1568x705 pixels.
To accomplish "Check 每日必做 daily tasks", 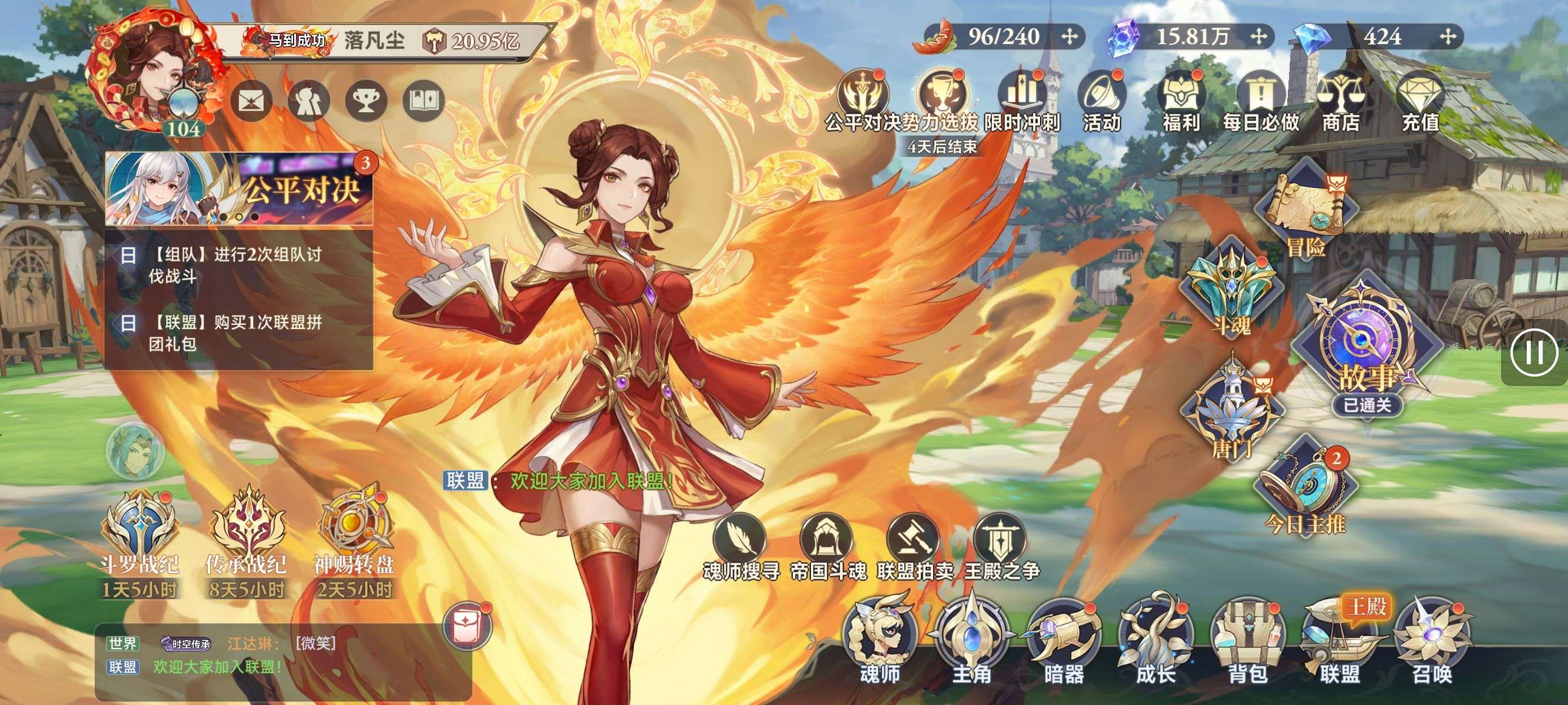I will click(1261, 102).
